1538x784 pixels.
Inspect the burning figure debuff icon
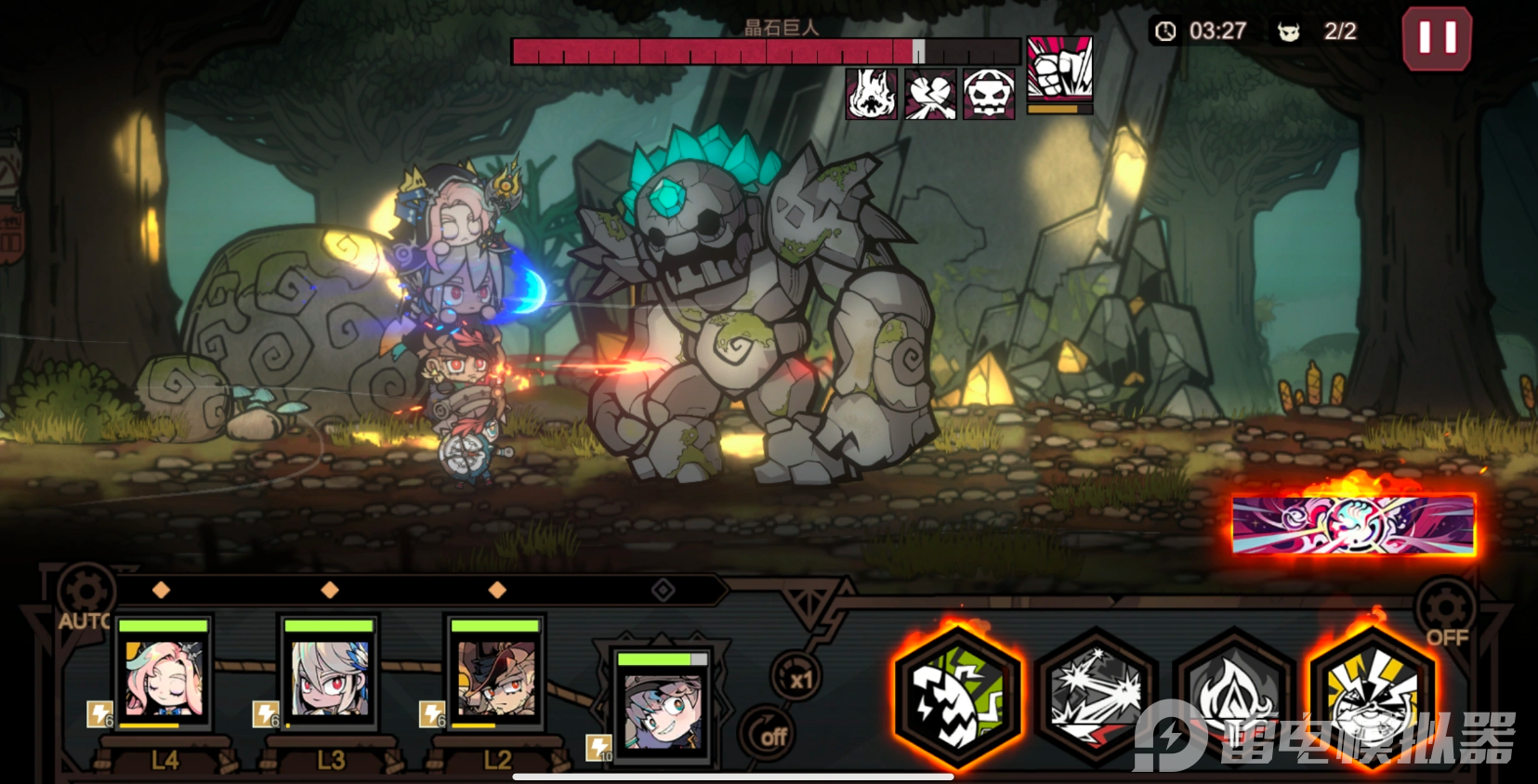(871, 94)
